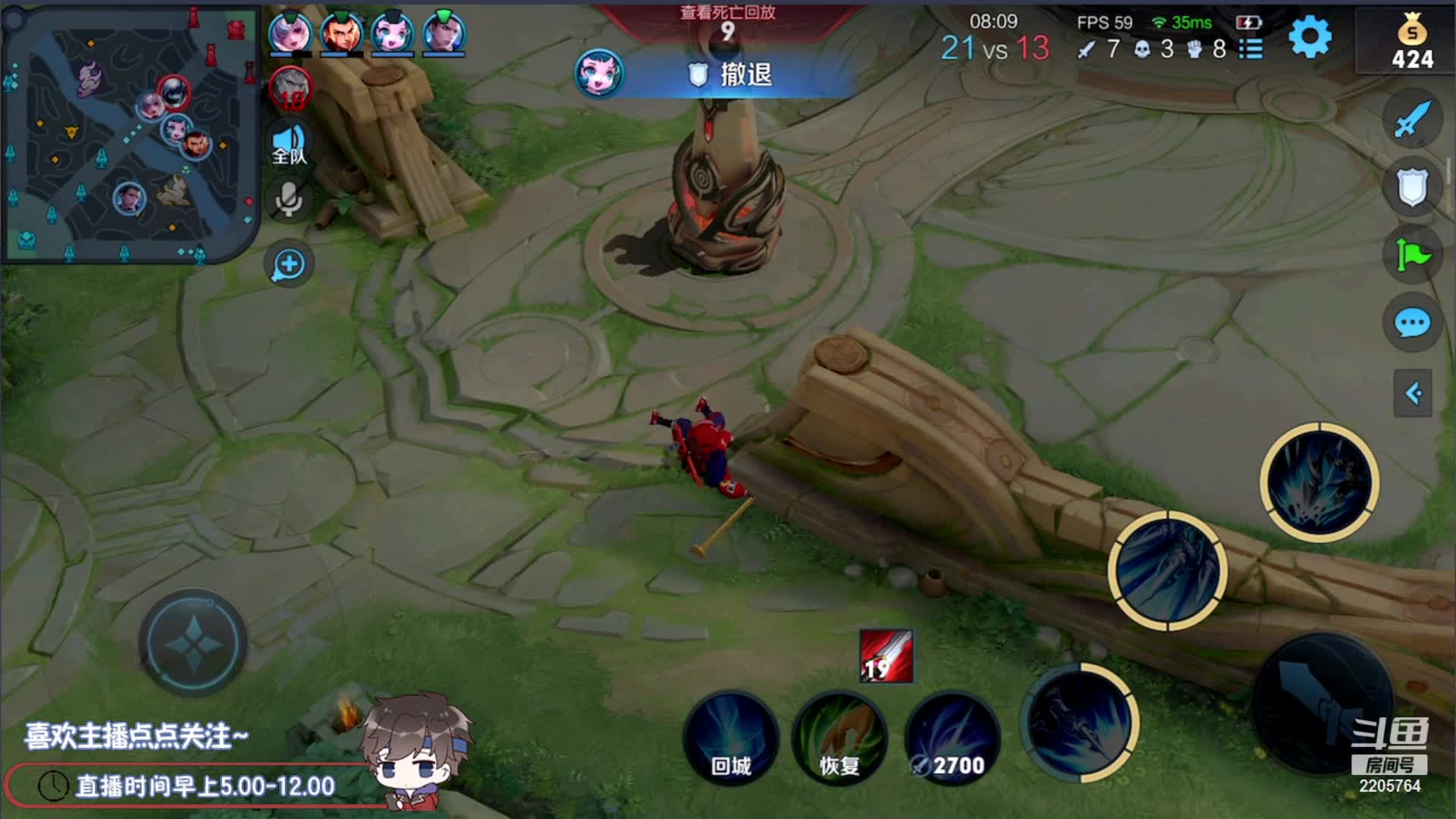Toggle the microphone button
This screenshot has width=1456, height=819.
tap(289, 200)
